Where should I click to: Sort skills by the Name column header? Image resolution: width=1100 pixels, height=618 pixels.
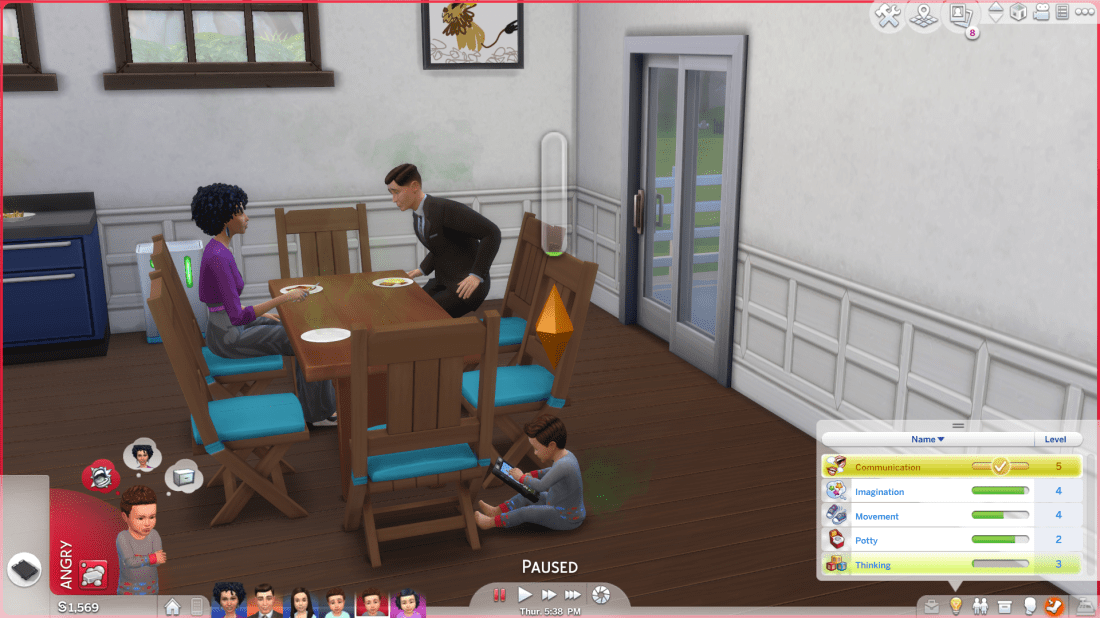(926, 439)
